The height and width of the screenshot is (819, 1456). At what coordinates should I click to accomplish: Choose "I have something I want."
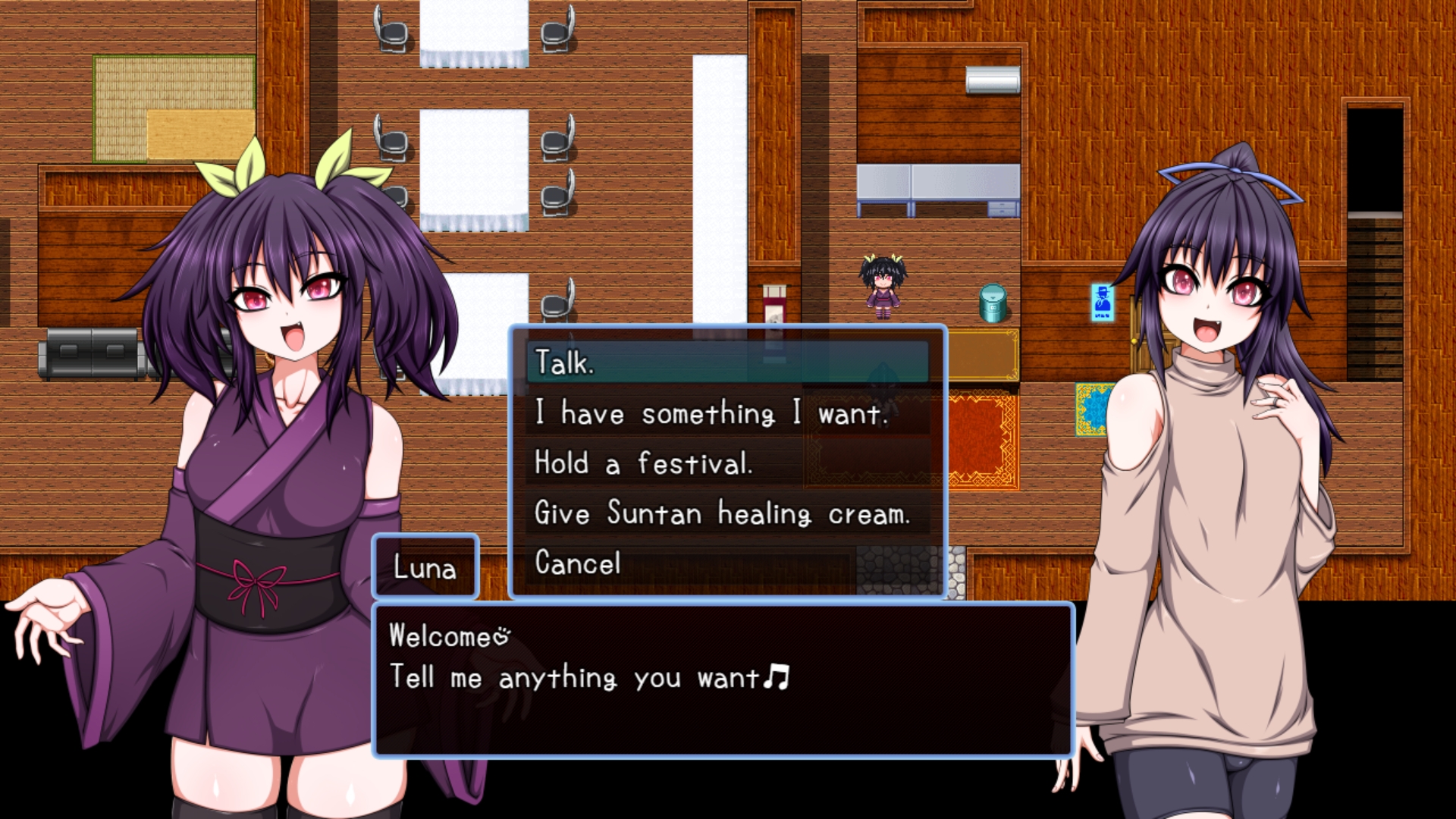point(726,413)
